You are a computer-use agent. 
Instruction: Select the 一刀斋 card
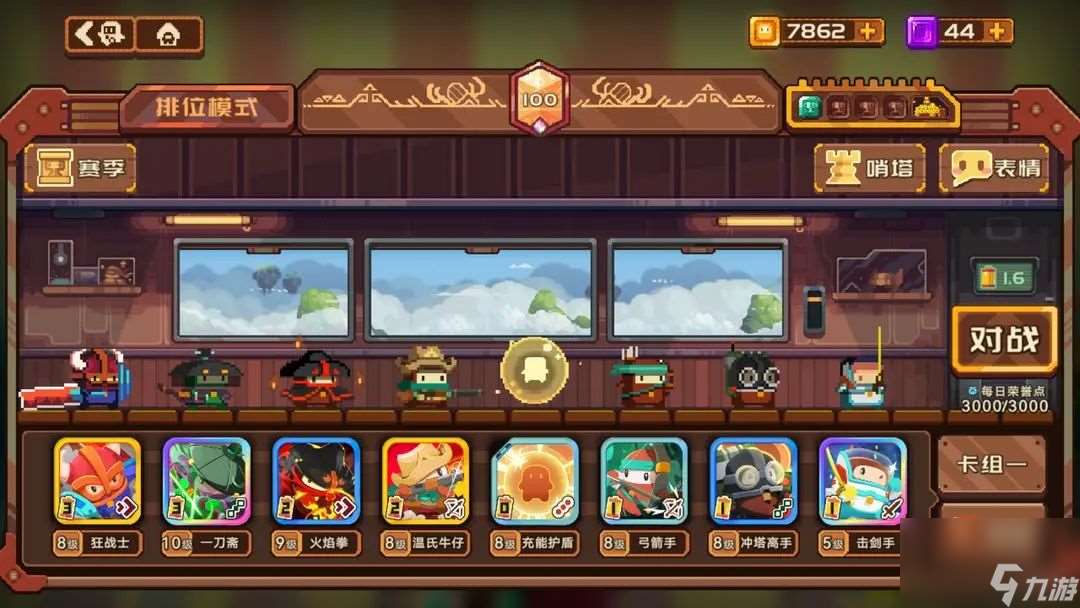[206, 482]
